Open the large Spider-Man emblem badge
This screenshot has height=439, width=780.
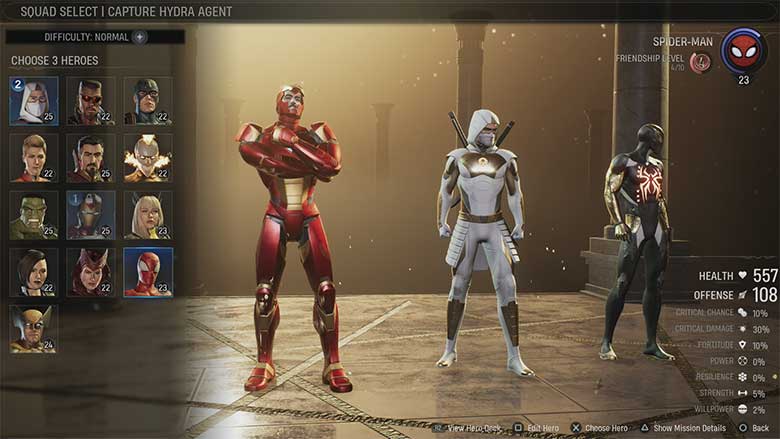(743, 50)
